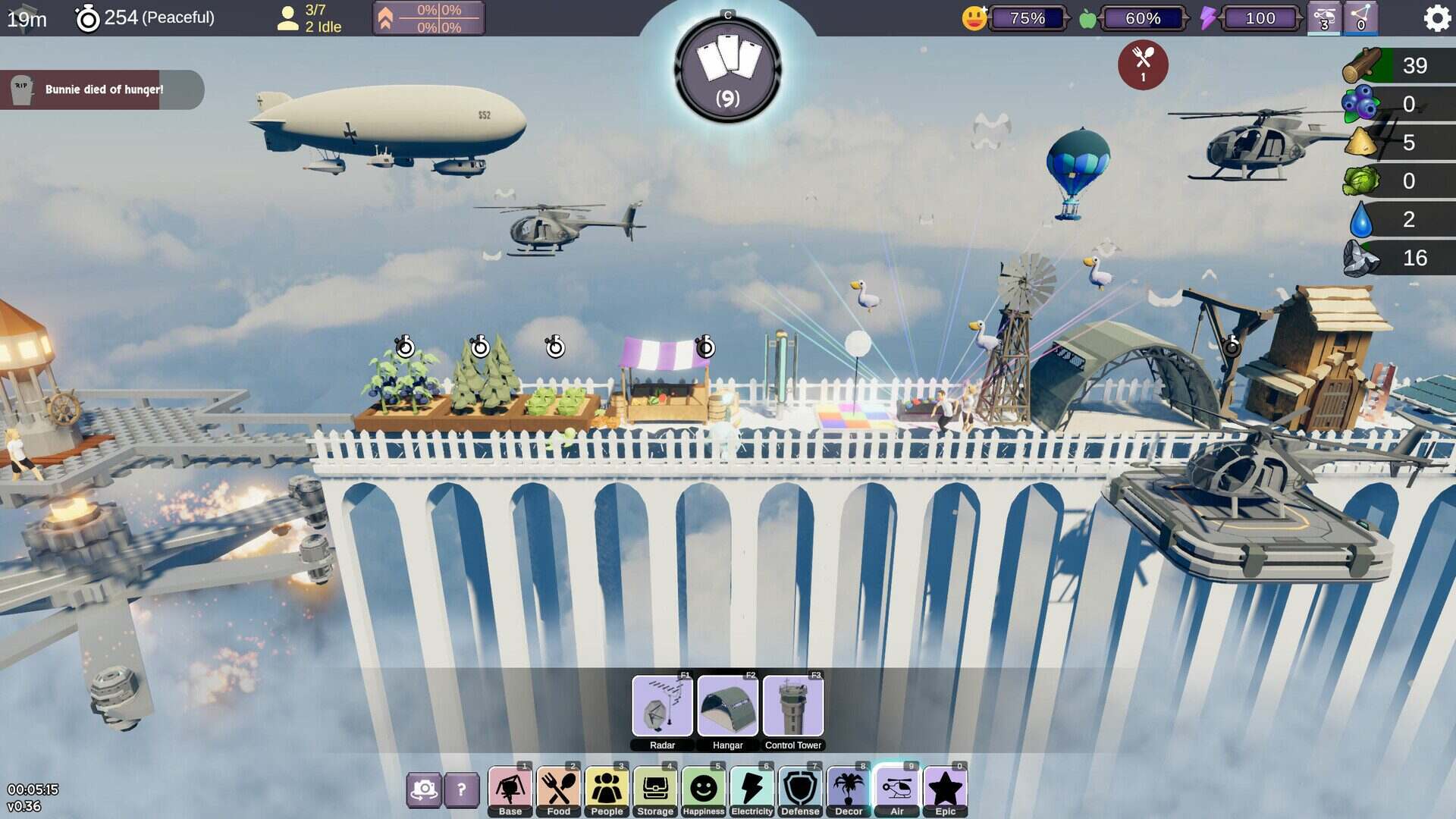
Task: Click the camera rotate icon
Action: [x=425, y=791]
